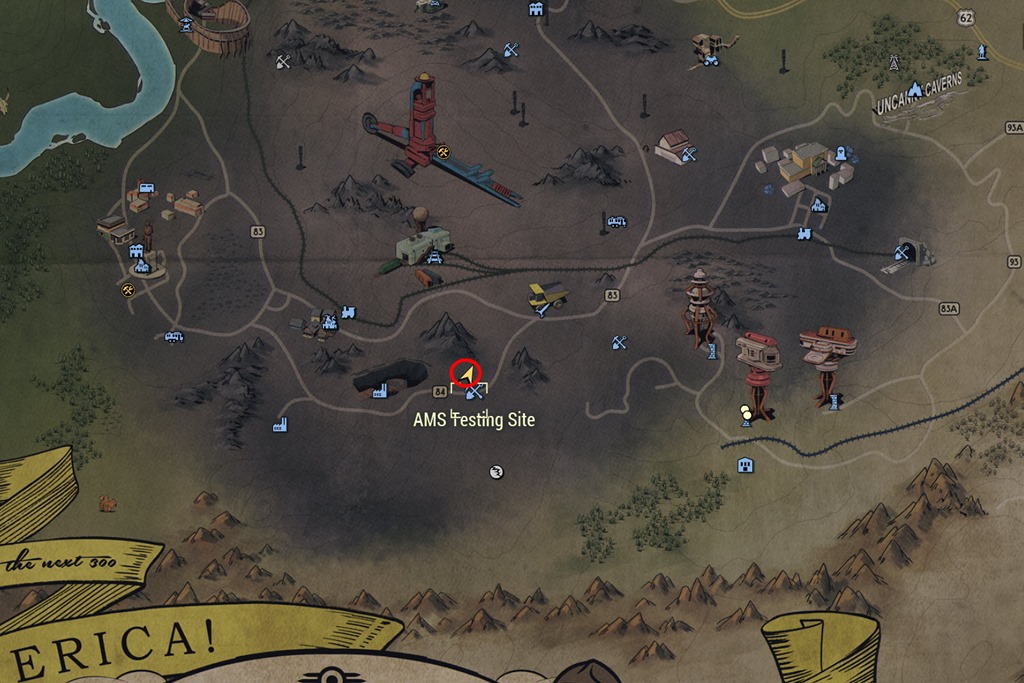
Task: Click the yellow player position arrow
Action: pyautogui.click(x=466, y=373)
